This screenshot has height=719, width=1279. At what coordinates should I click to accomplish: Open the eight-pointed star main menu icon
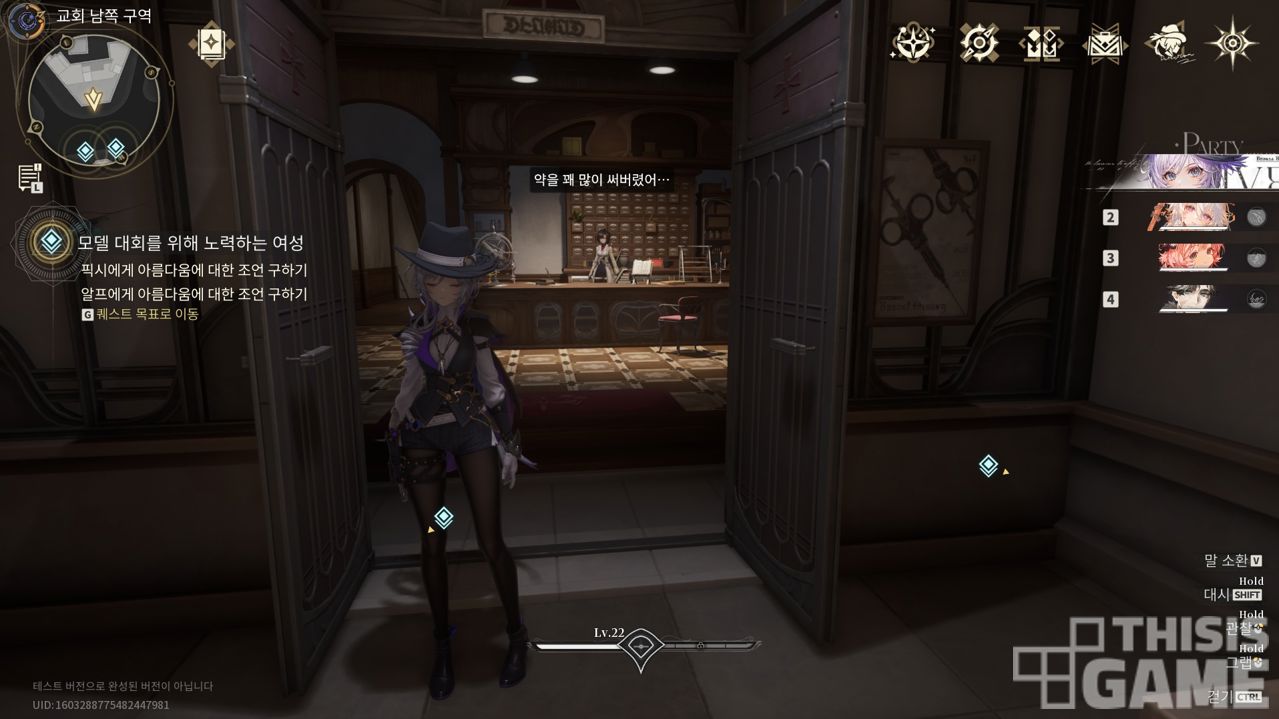point(1233,43)
